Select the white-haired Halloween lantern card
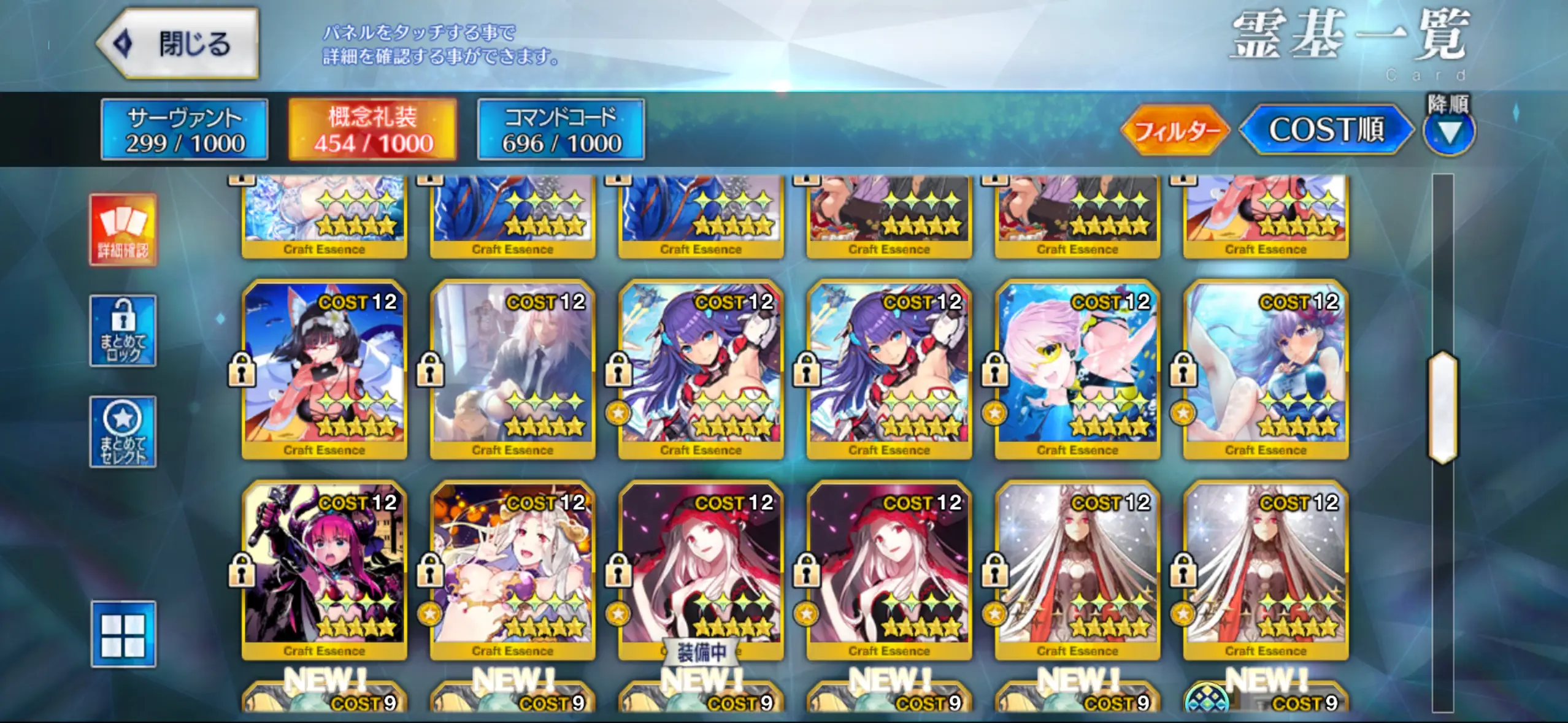The width and height of the screenshot is (1568, 723). point(513,570)
